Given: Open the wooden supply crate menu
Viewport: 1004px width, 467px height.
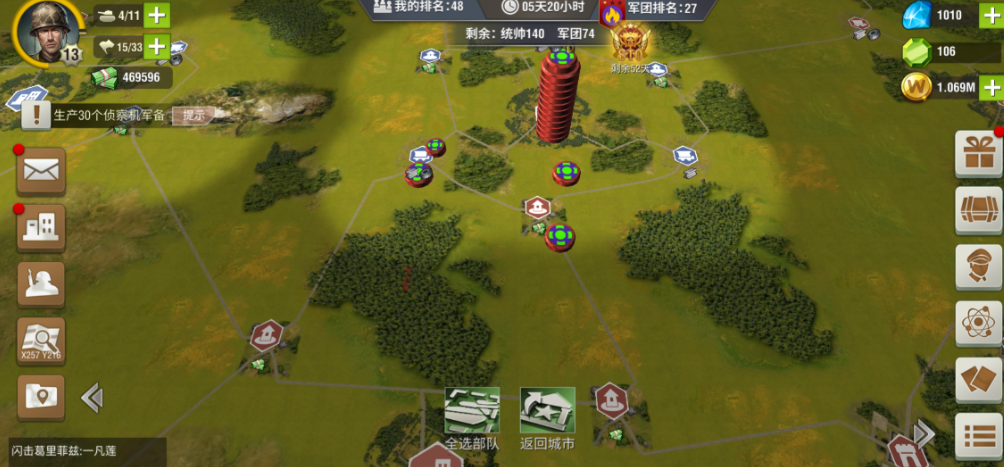Looking at the screenshot, I should (979, 209).
